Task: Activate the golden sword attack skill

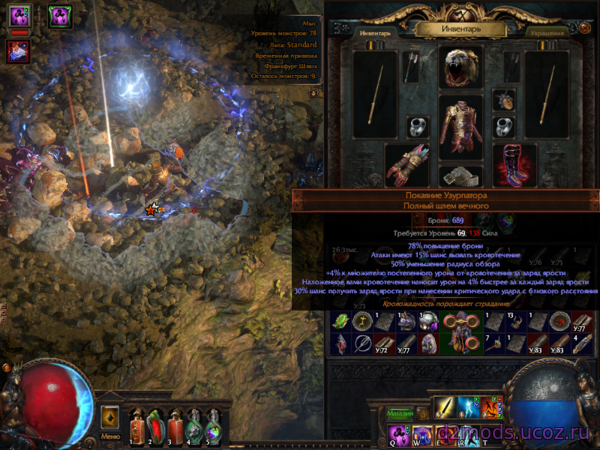Action: coord(446,407)
